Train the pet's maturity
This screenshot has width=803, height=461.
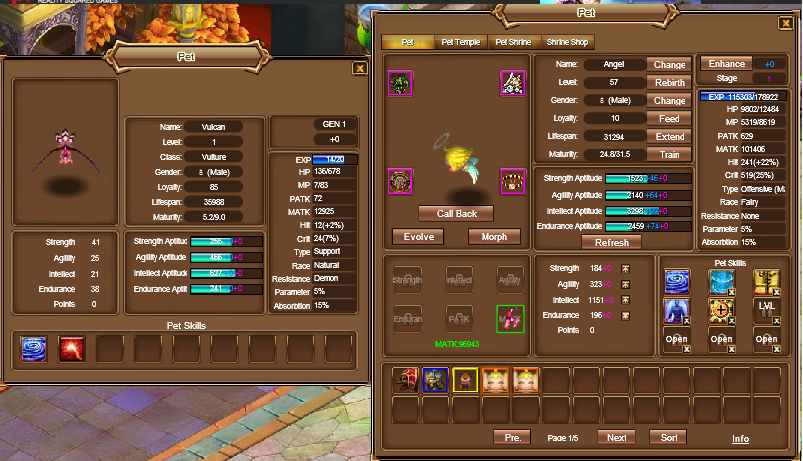[x=669, y=154]
